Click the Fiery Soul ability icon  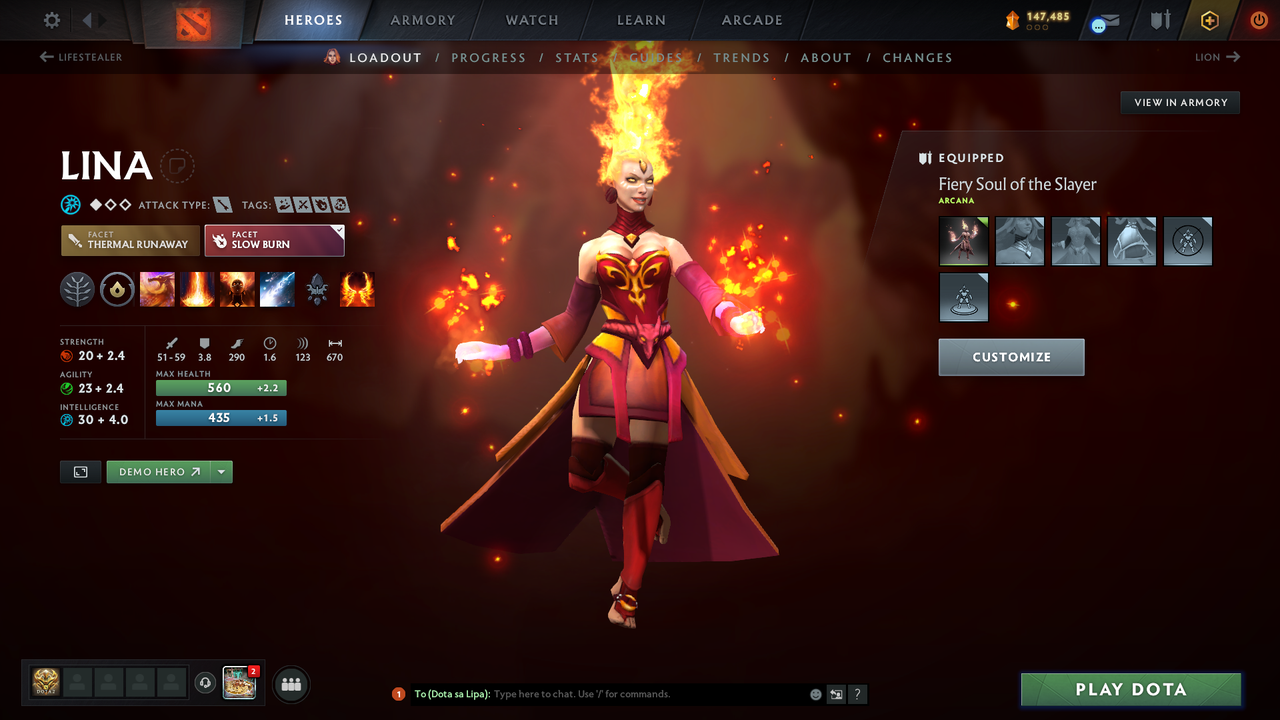[237, 289]
